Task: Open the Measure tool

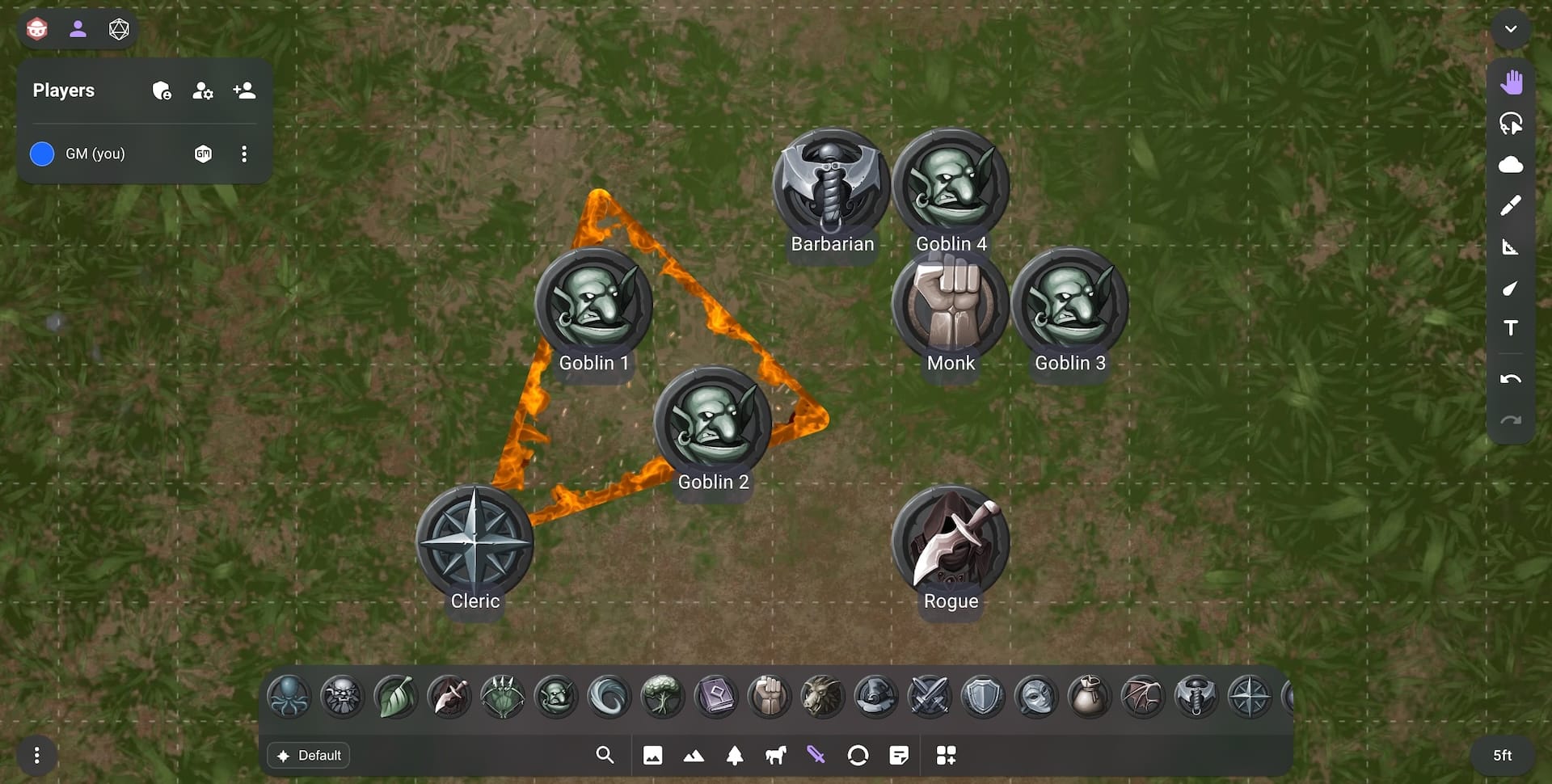Action: (x=1511, y=247)
